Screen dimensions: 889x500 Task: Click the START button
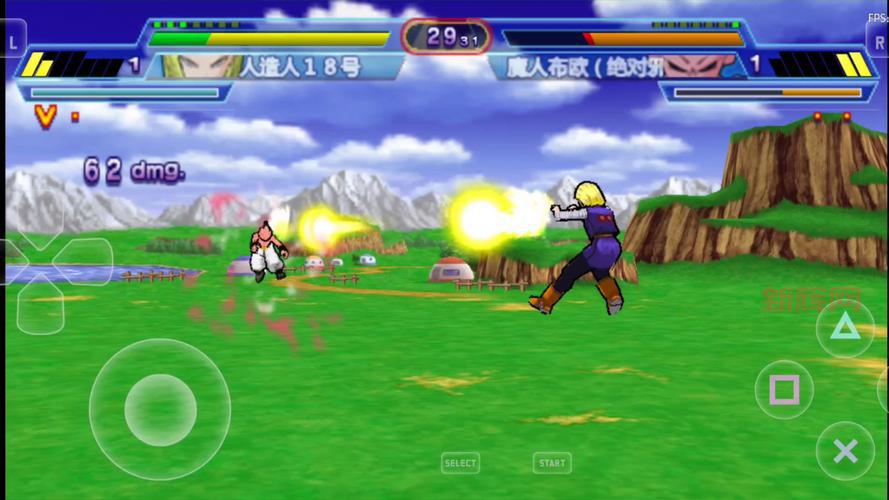552,463
